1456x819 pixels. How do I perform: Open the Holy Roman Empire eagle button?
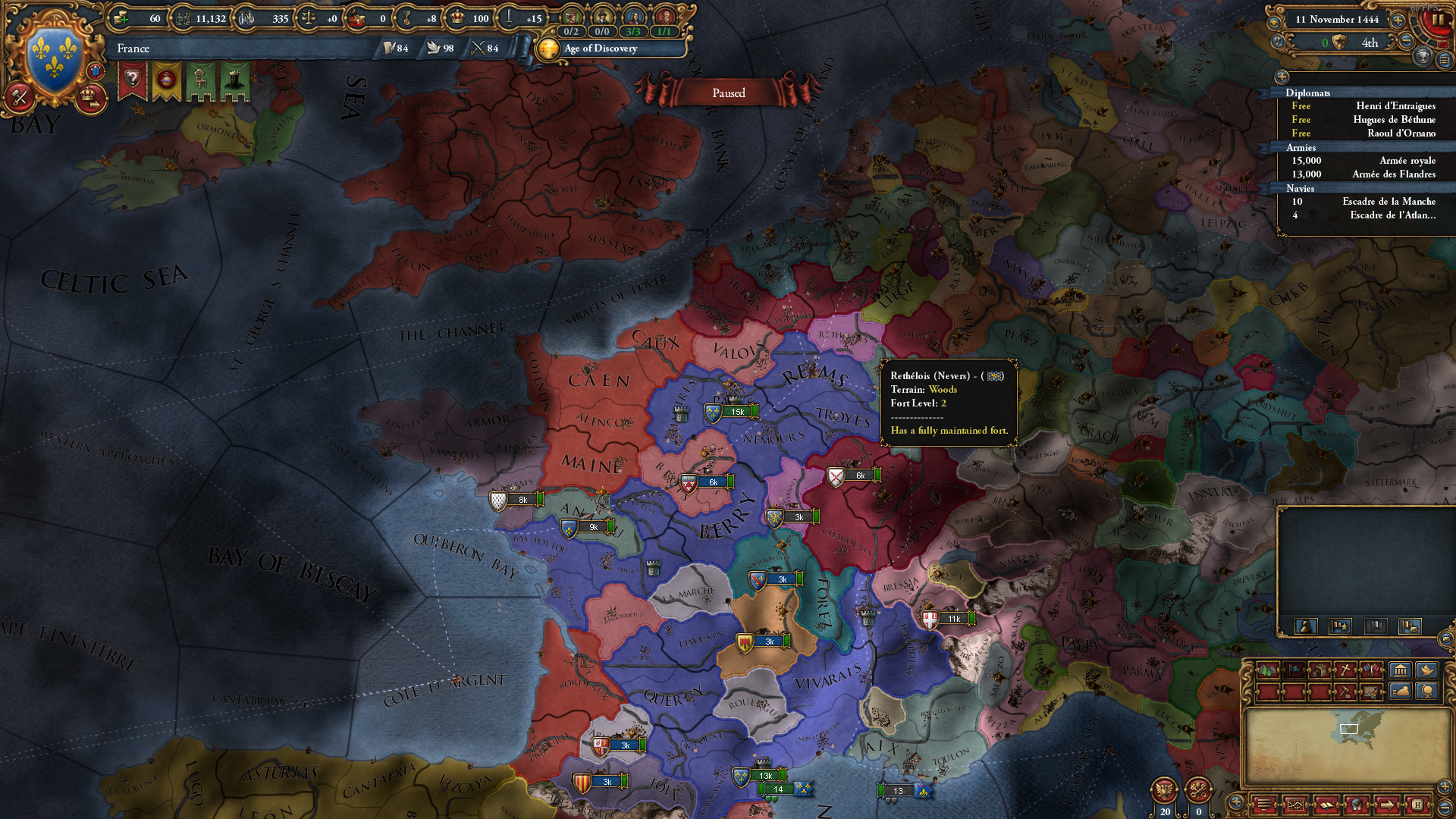point(1164,790)
